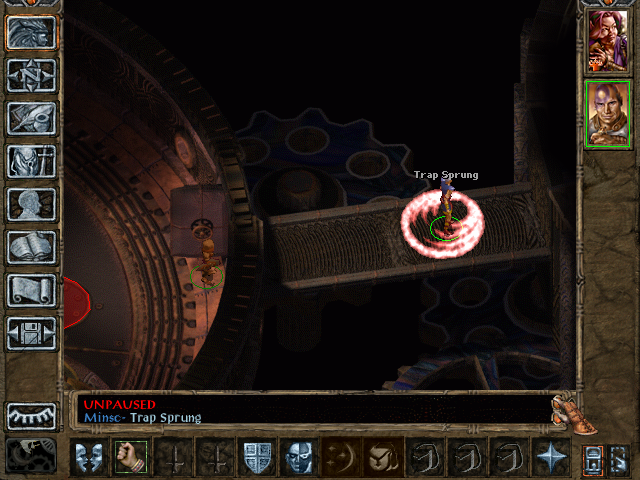Image resolution: width=640 pixels, height=480 pixels.
Task: Rest the party with the closed-eye button
Action: [31, 415]
